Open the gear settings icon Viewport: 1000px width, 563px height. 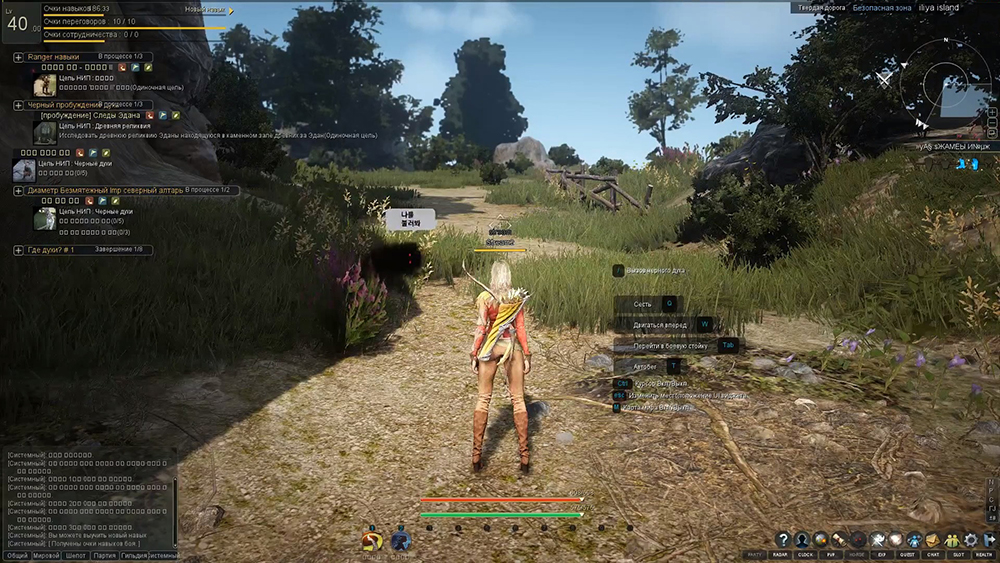click(970, 539)
